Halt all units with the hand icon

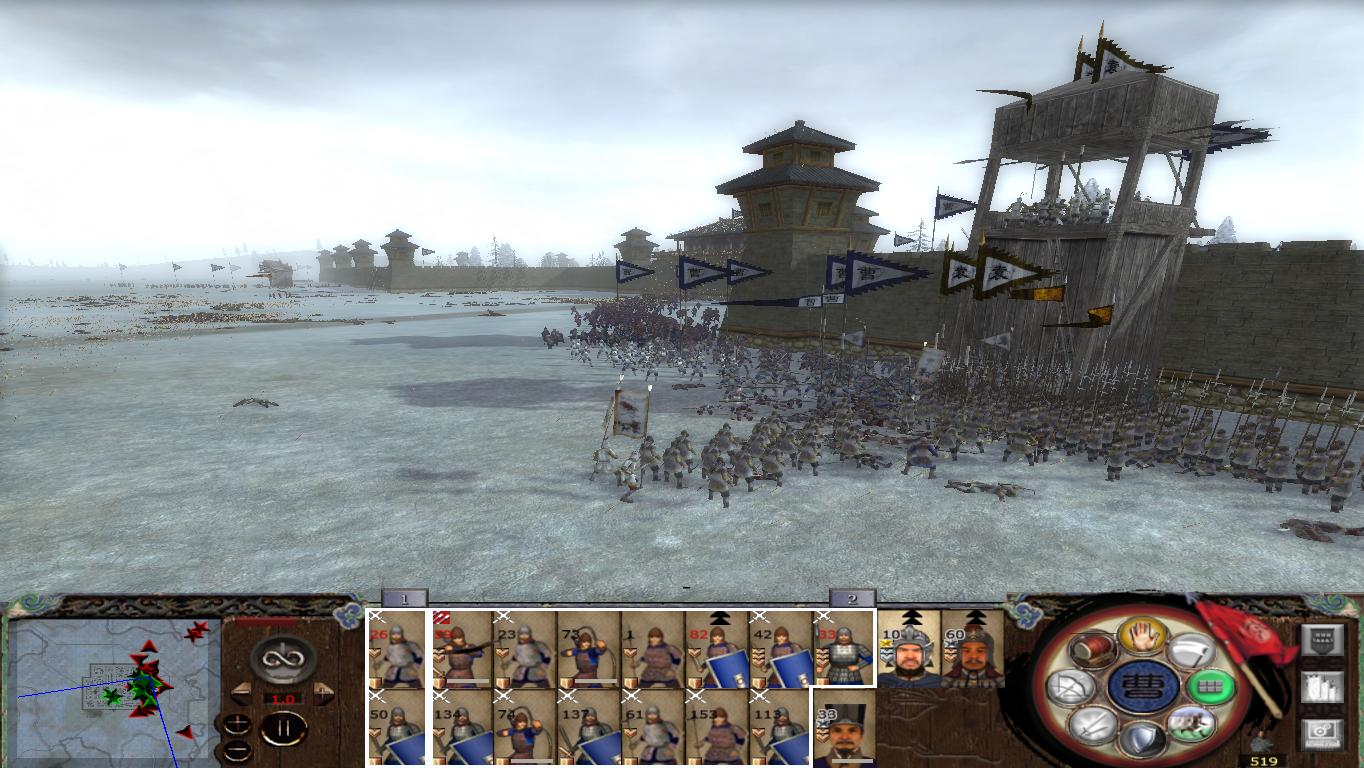(1143, 637)
